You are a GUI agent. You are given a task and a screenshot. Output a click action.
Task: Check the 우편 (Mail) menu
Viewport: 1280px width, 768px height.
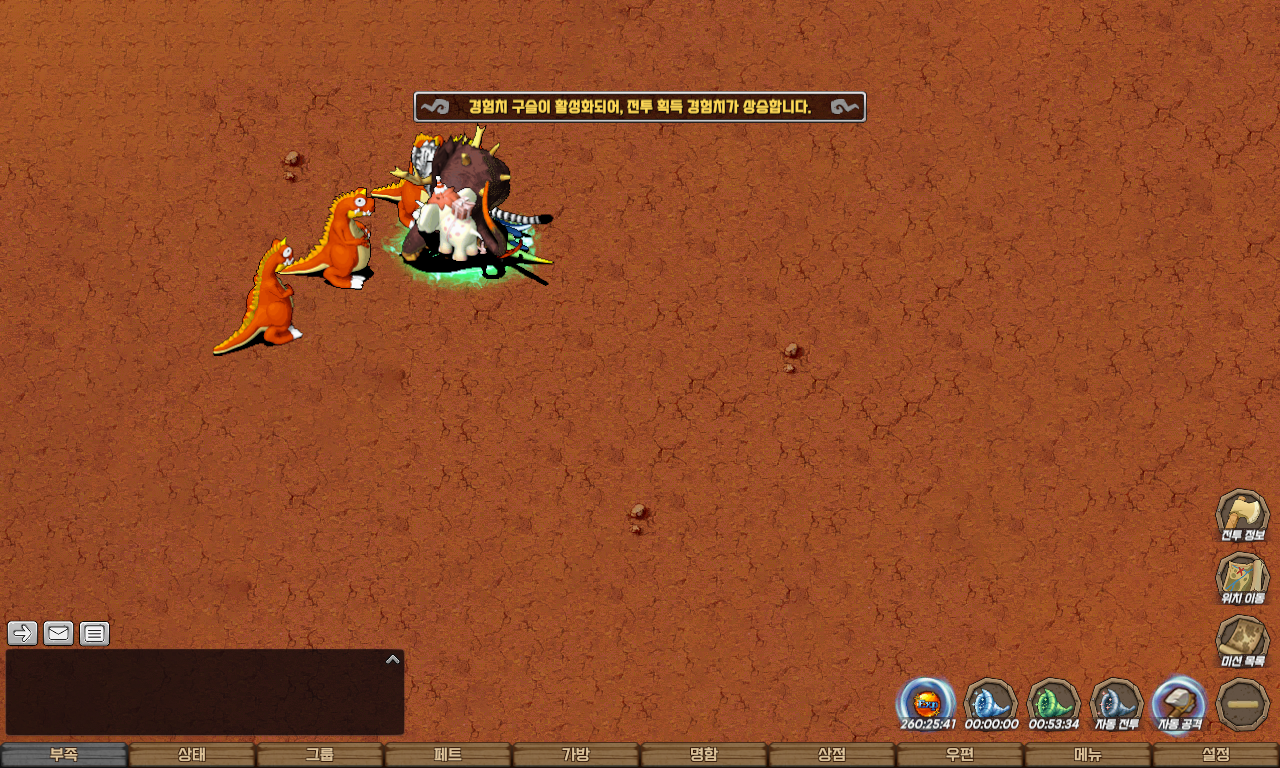960,755
